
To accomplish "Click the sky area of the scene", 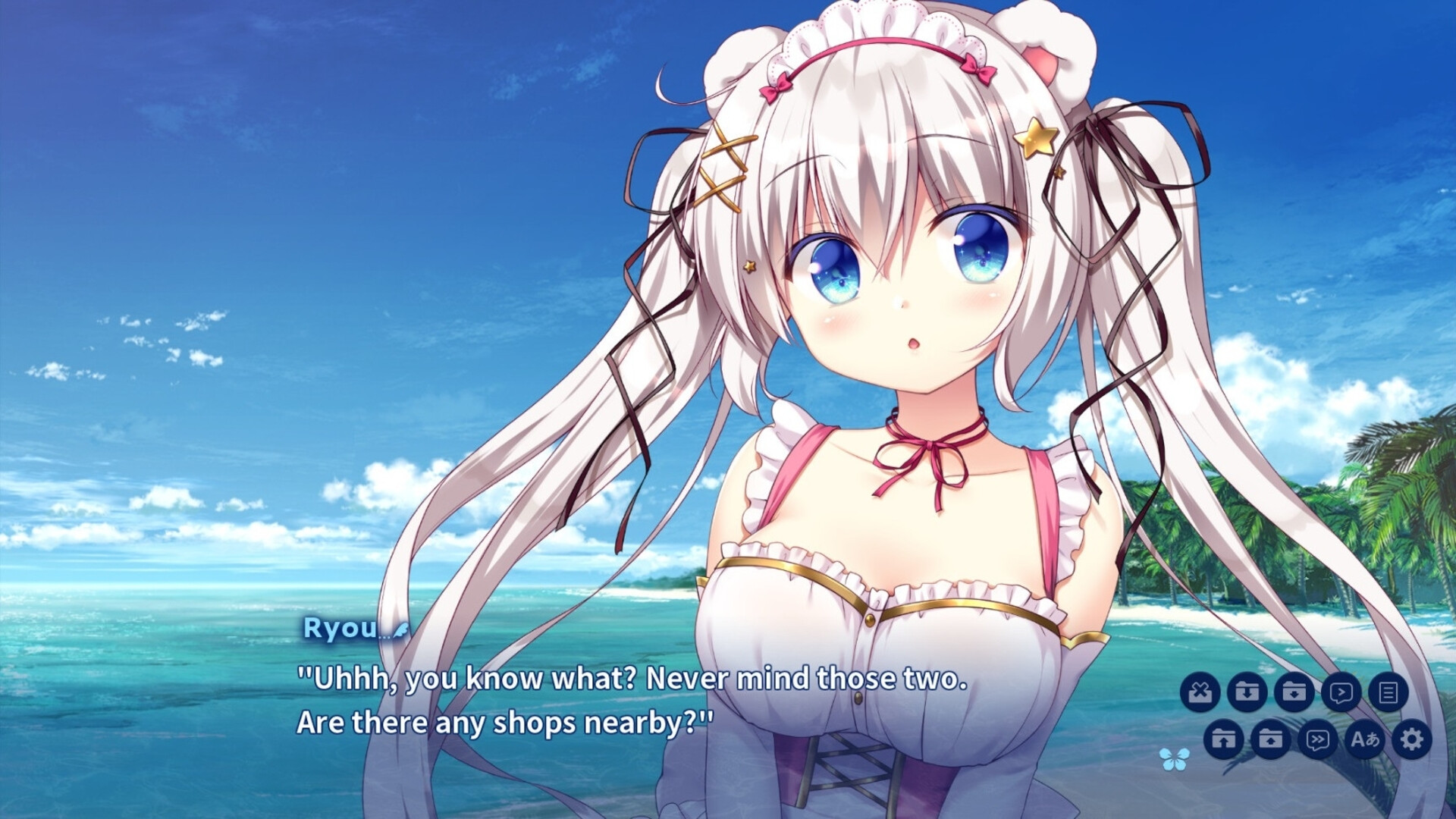I will [x=227, y=152].
